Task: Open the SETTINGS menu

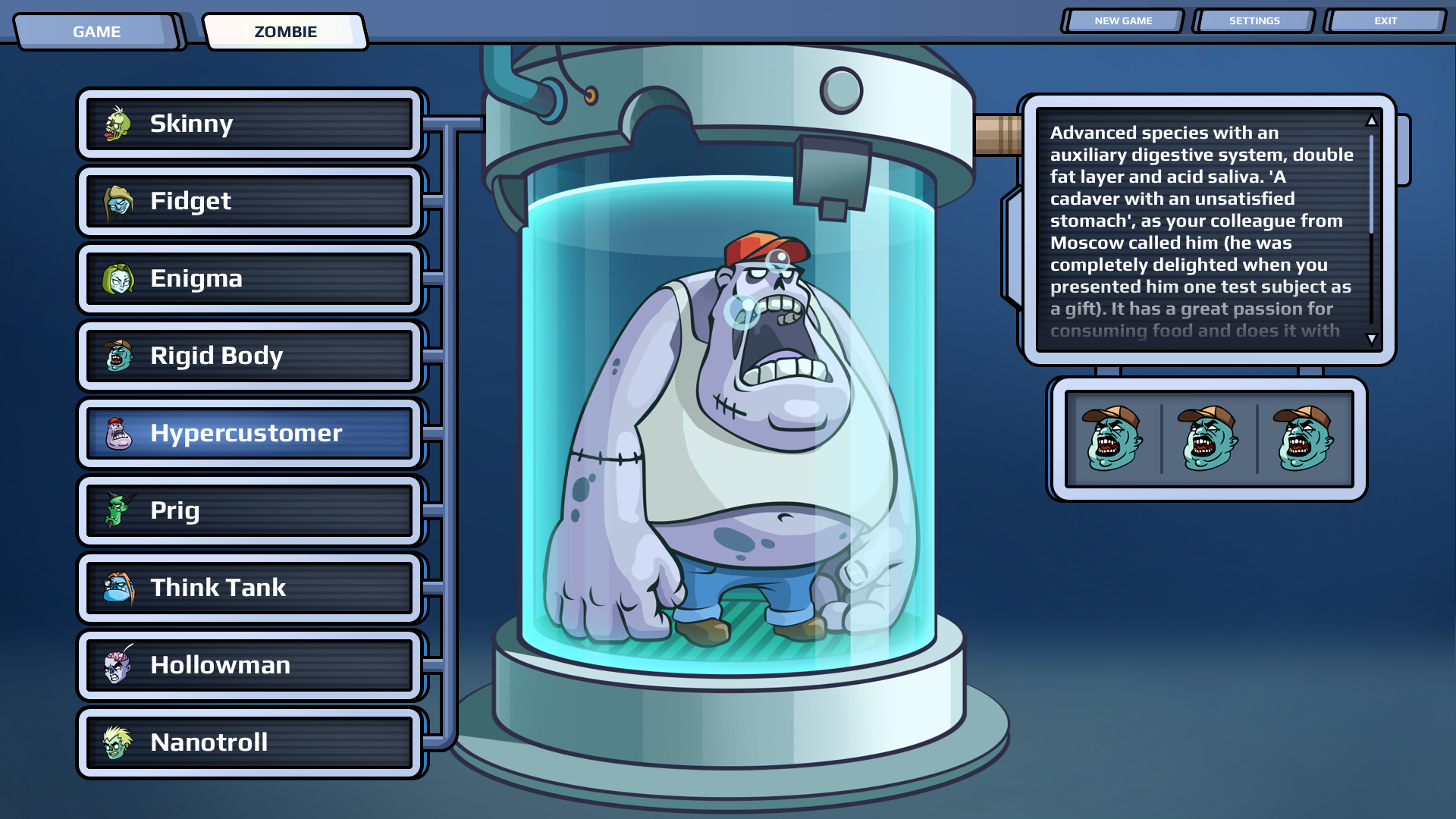Action: click(x=1254, y=20)
